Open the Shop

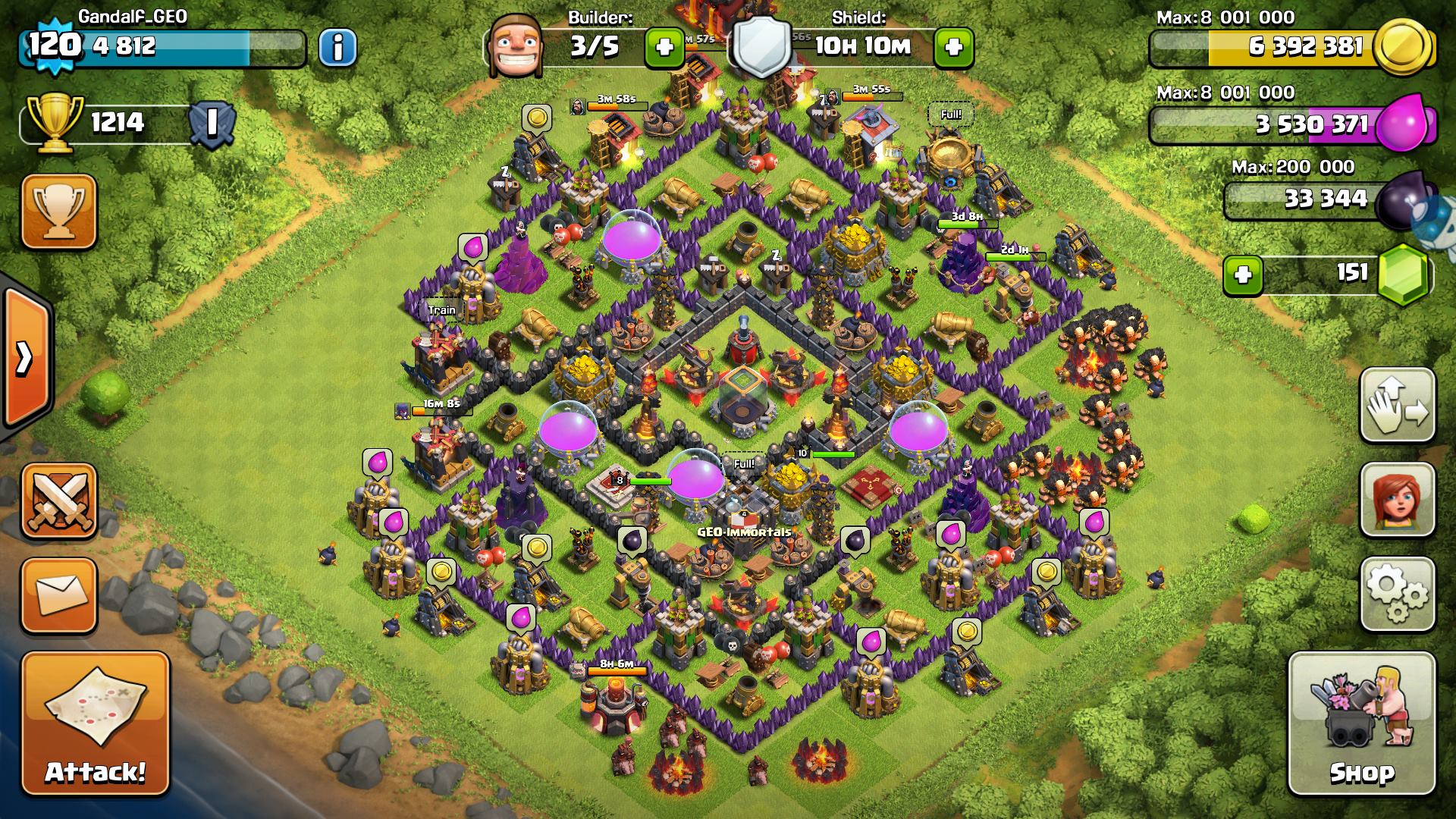(1361, 724)
